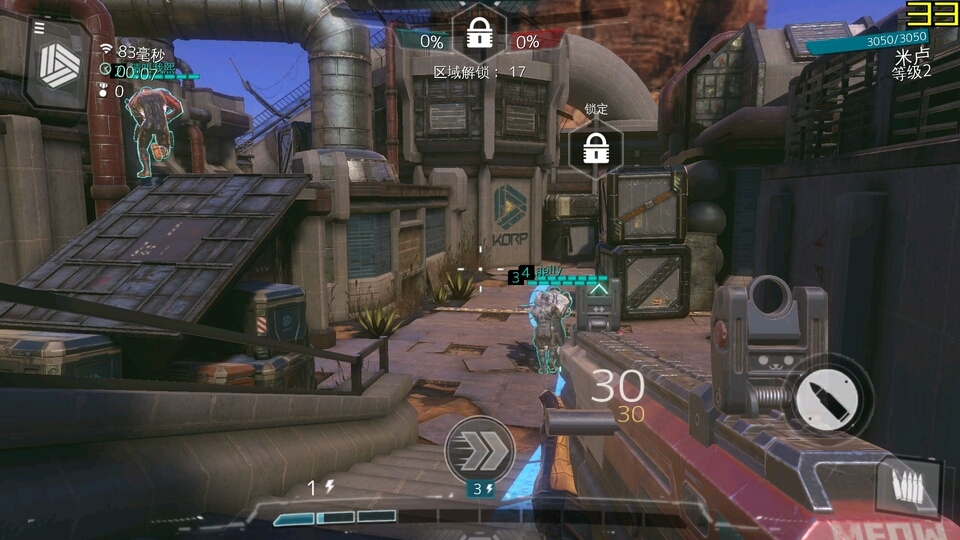The height and width of the screenshot is (540, 960).
Task: Tap the round bullet fire button
Action: click(x=826, y=398)
